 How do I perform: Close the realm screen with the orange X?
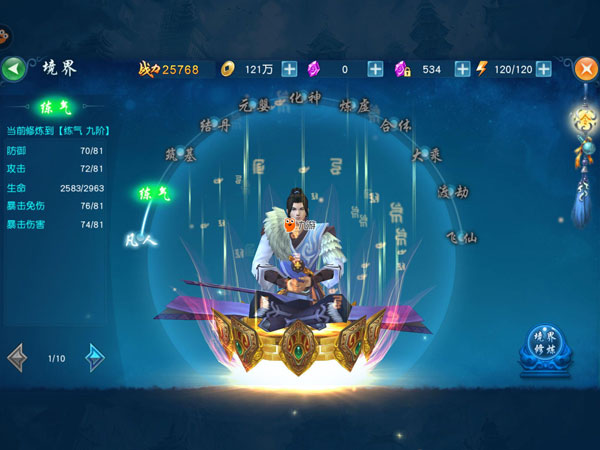coord(585,69)
